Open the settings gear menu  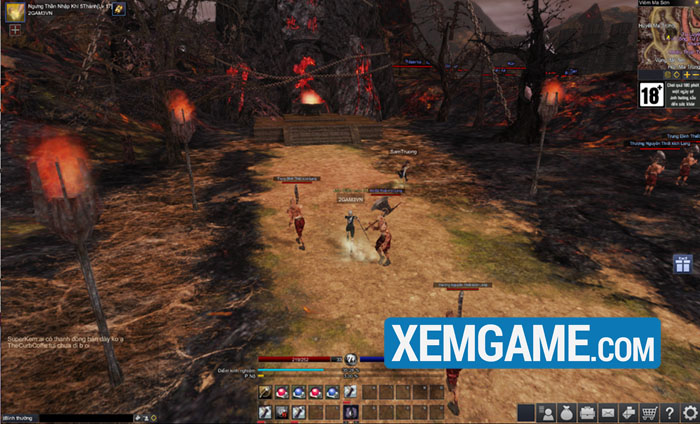689,412
